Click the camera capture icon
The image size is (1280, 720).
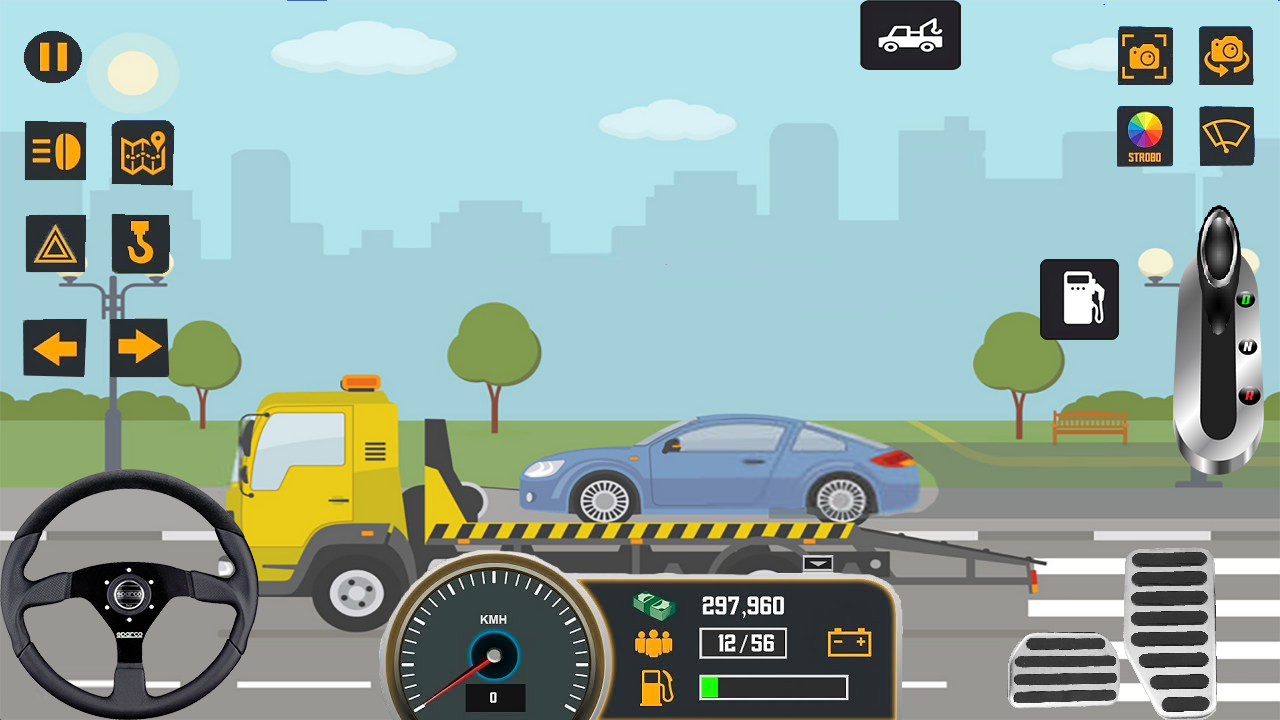click(x=1145, y=57)
